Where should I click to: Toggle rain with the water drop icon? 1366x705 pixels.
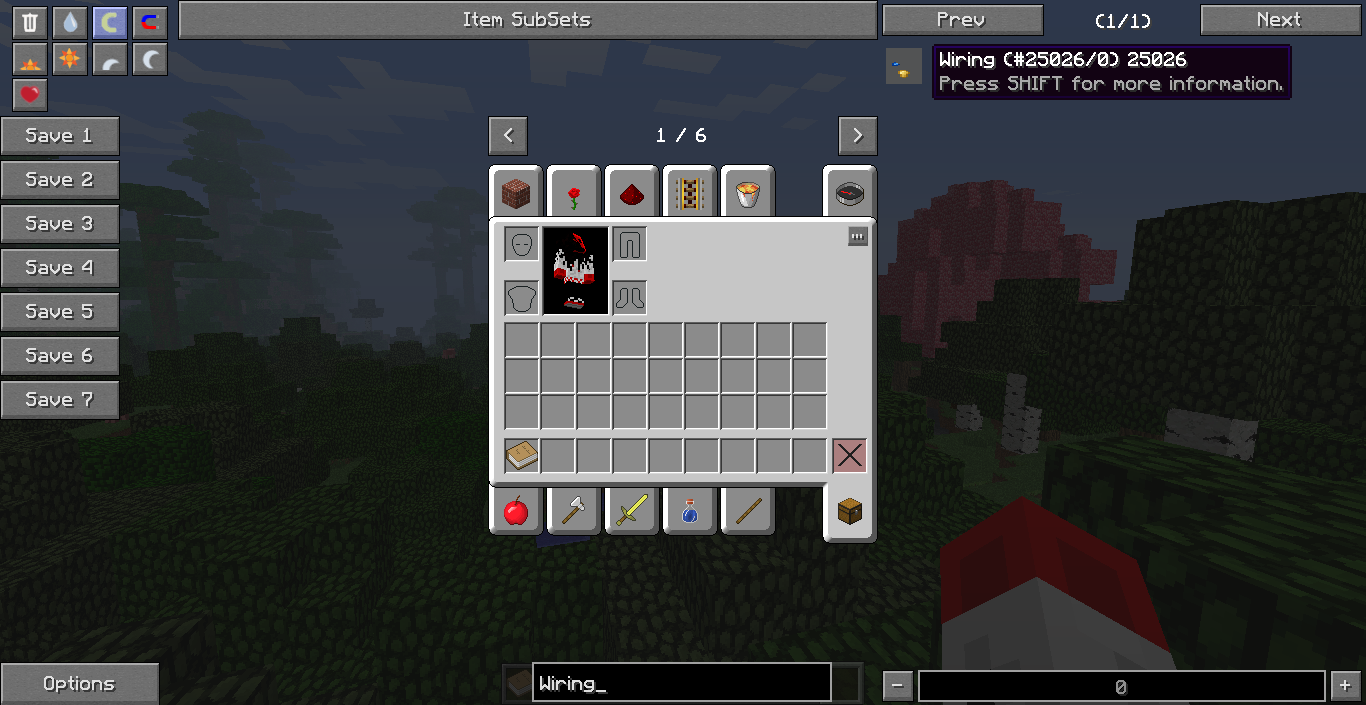click(70, 23)
